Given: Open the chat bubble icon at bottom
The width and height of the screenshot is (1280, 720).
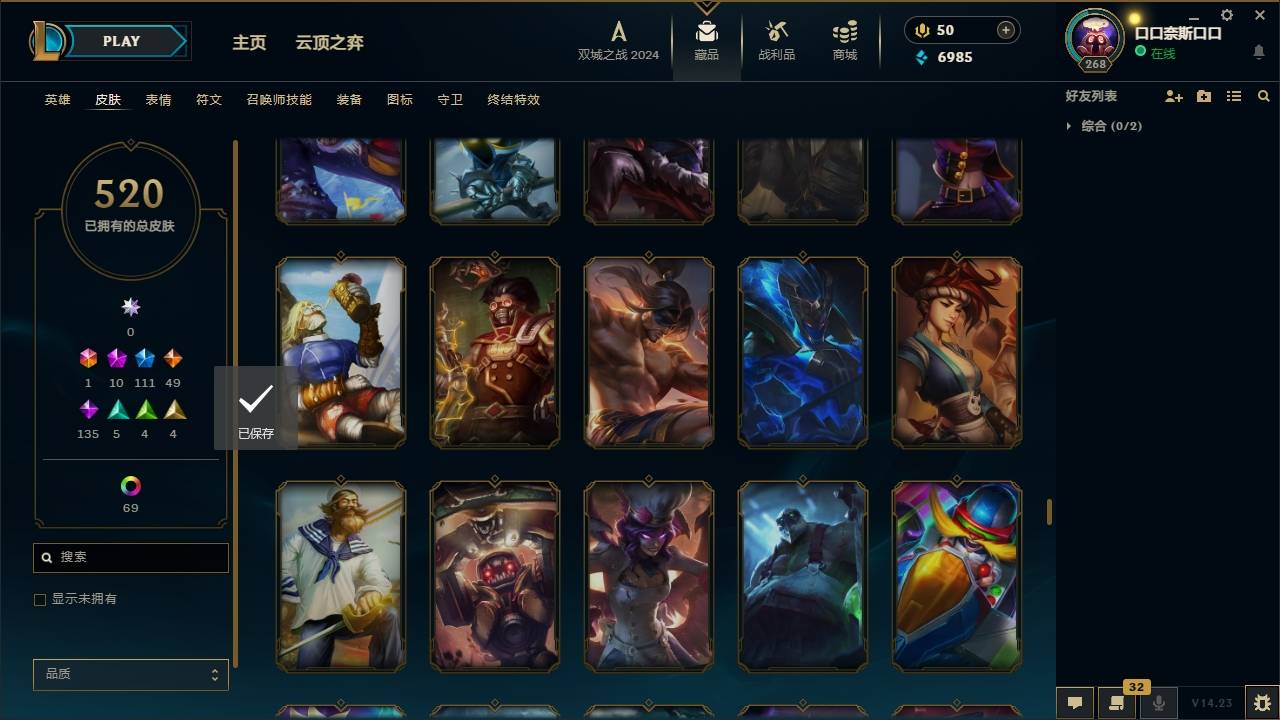Looking at the screenshot, I should (x=1075, y=703).
